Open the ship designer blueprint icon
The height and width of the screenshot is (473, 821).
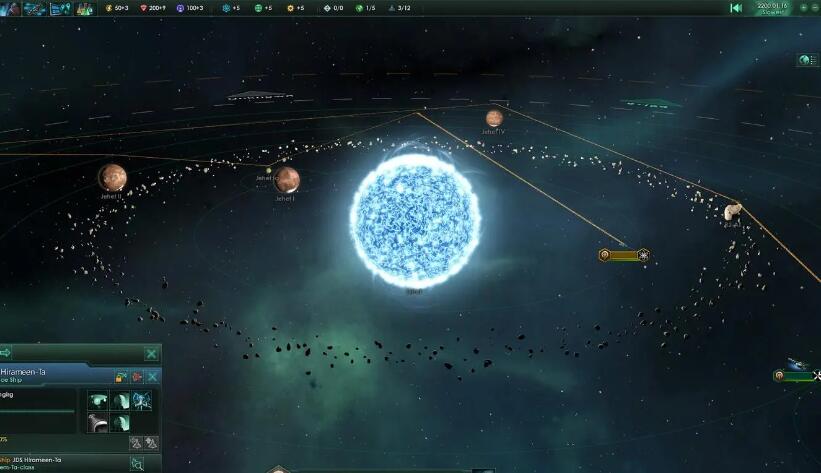pos(34,8)
